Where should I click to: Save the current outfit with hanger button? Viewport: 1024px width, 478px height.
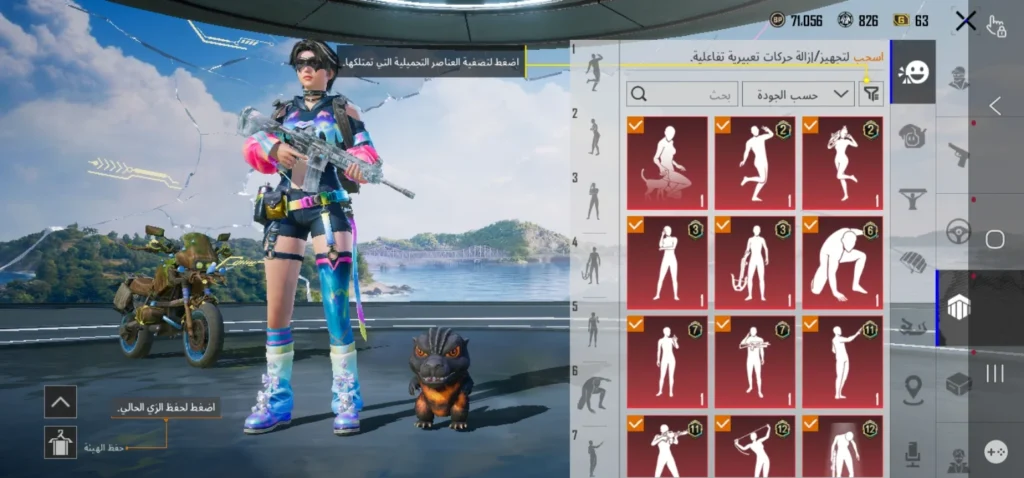pos(60,442)
